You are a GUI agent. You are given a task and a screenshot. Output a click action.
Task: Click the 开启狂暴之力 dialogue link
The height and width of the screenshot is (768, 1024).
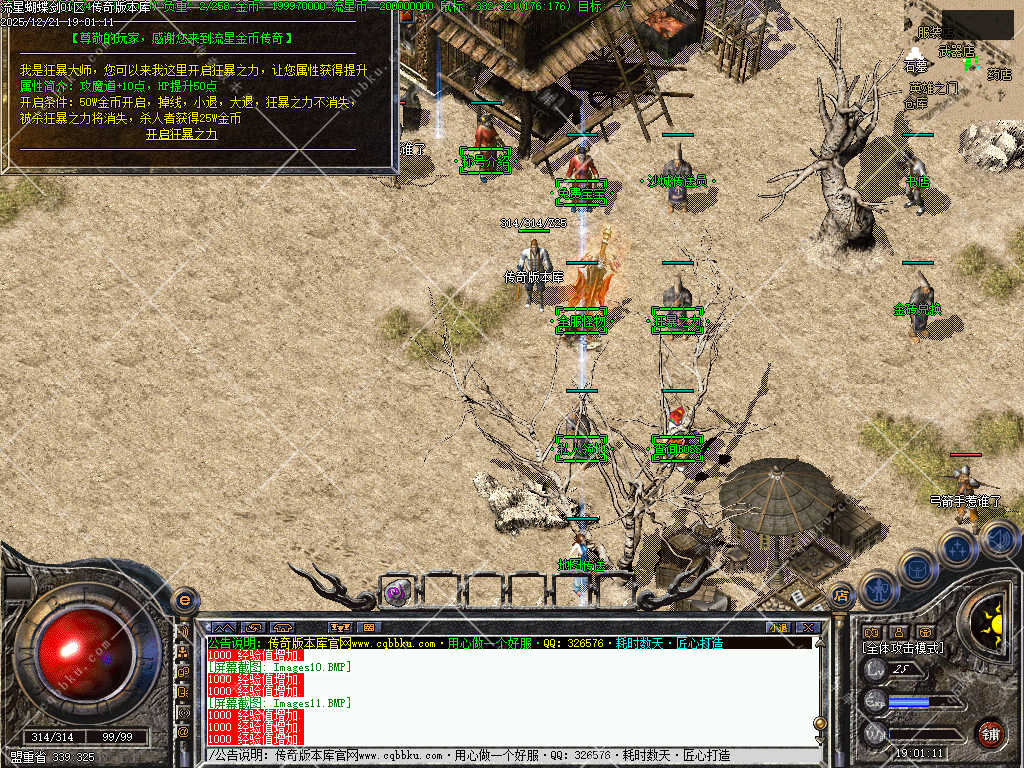(181, 134)
